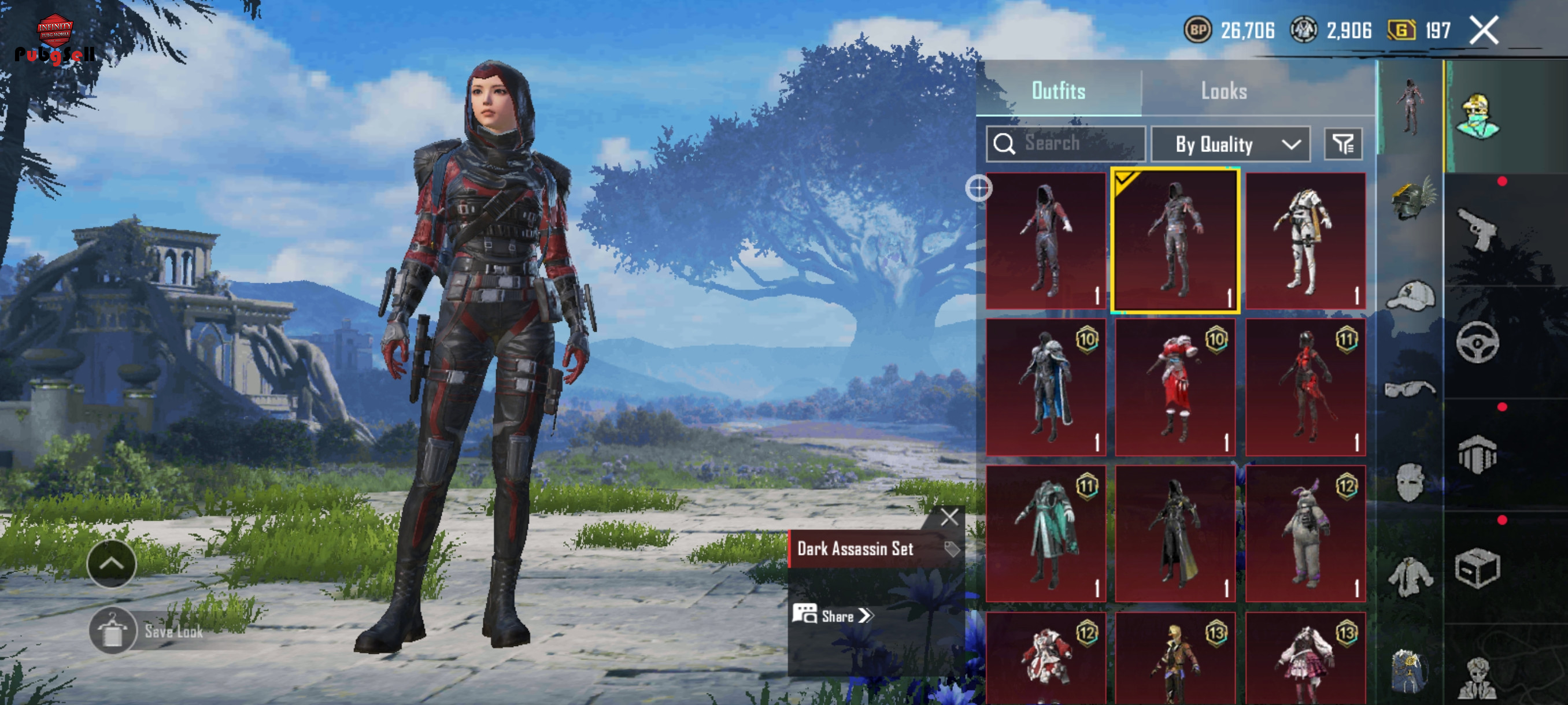
Task: Close the inventory with the top X
Action: (x=1484, y=31)
